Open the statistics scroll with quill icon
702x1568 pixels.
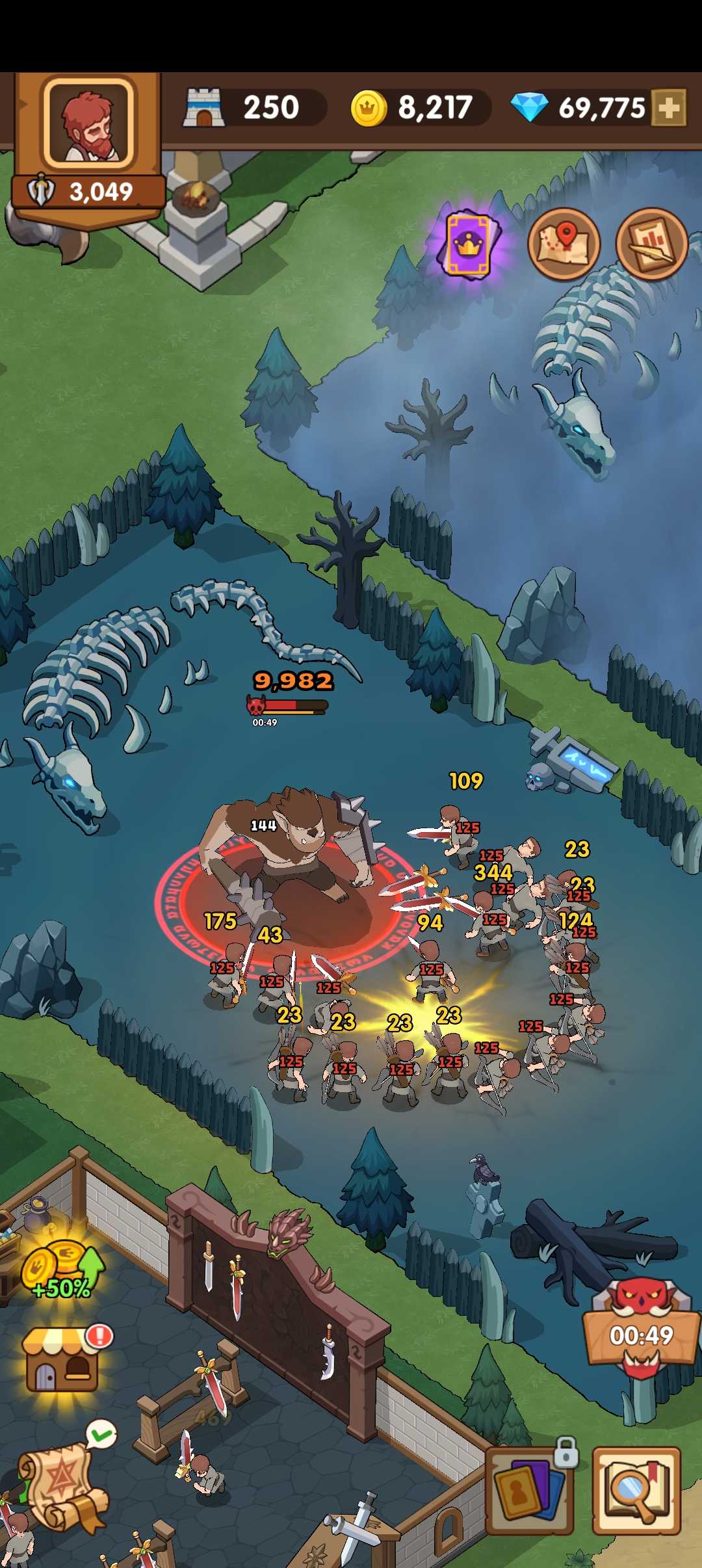pos(651,244)
